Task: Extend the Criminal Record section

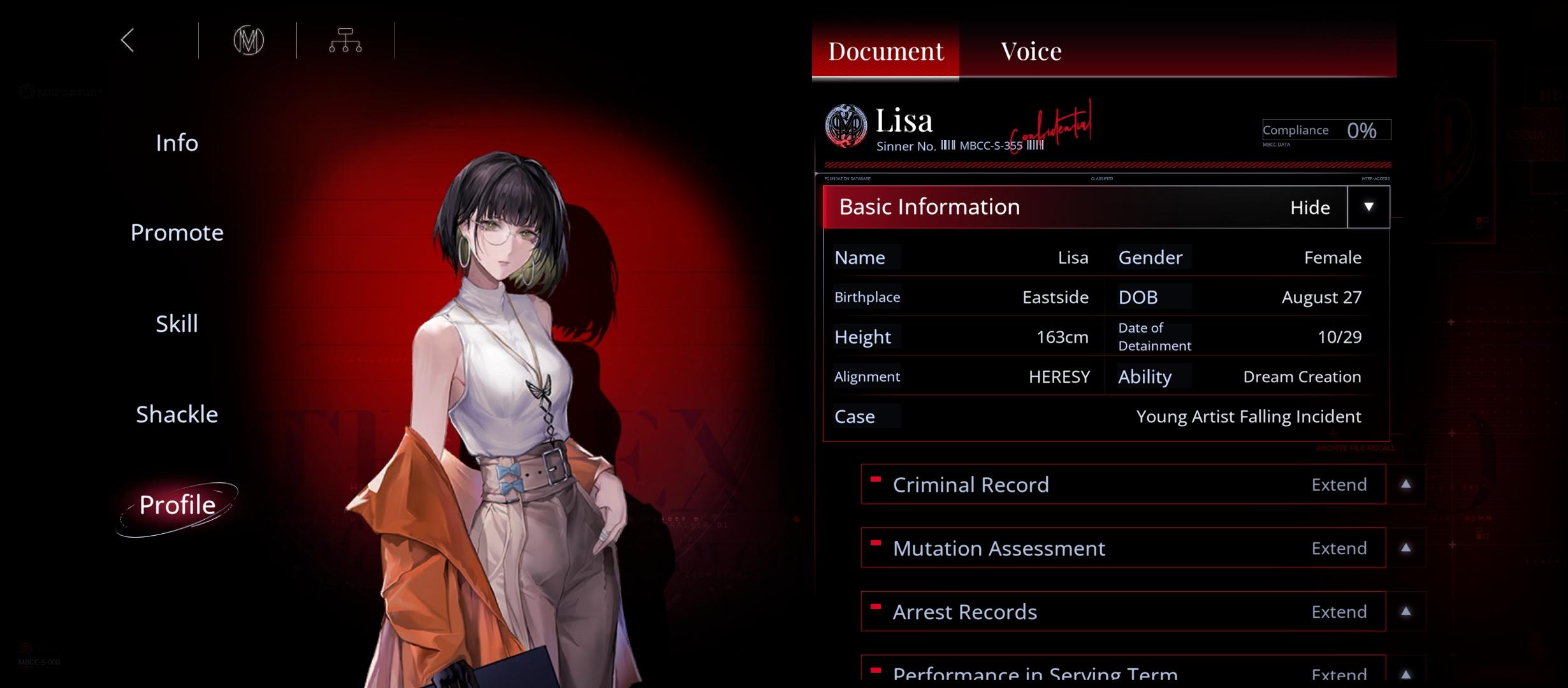Action: pos(1405,485)
